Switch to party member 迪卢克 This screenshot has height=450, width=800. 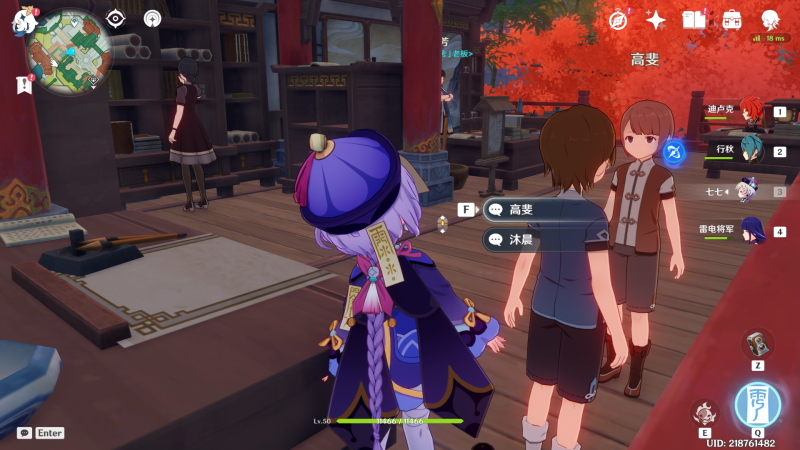pyautogui.click(x=750, y=112)
